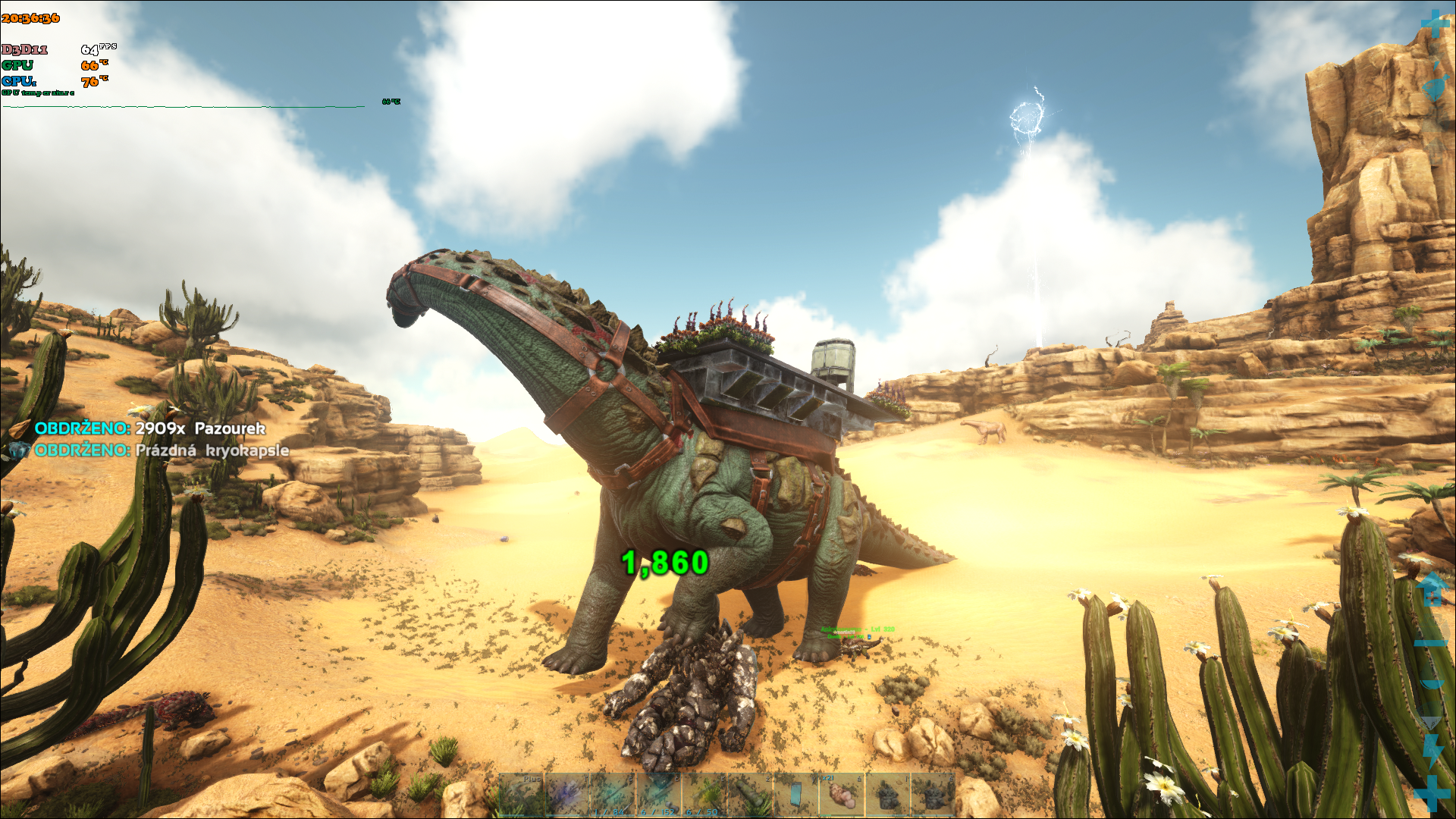Equip the green weapon showing 6 / 50 ammo
This screenshot has height=819, width=1456.
(704, 795)
